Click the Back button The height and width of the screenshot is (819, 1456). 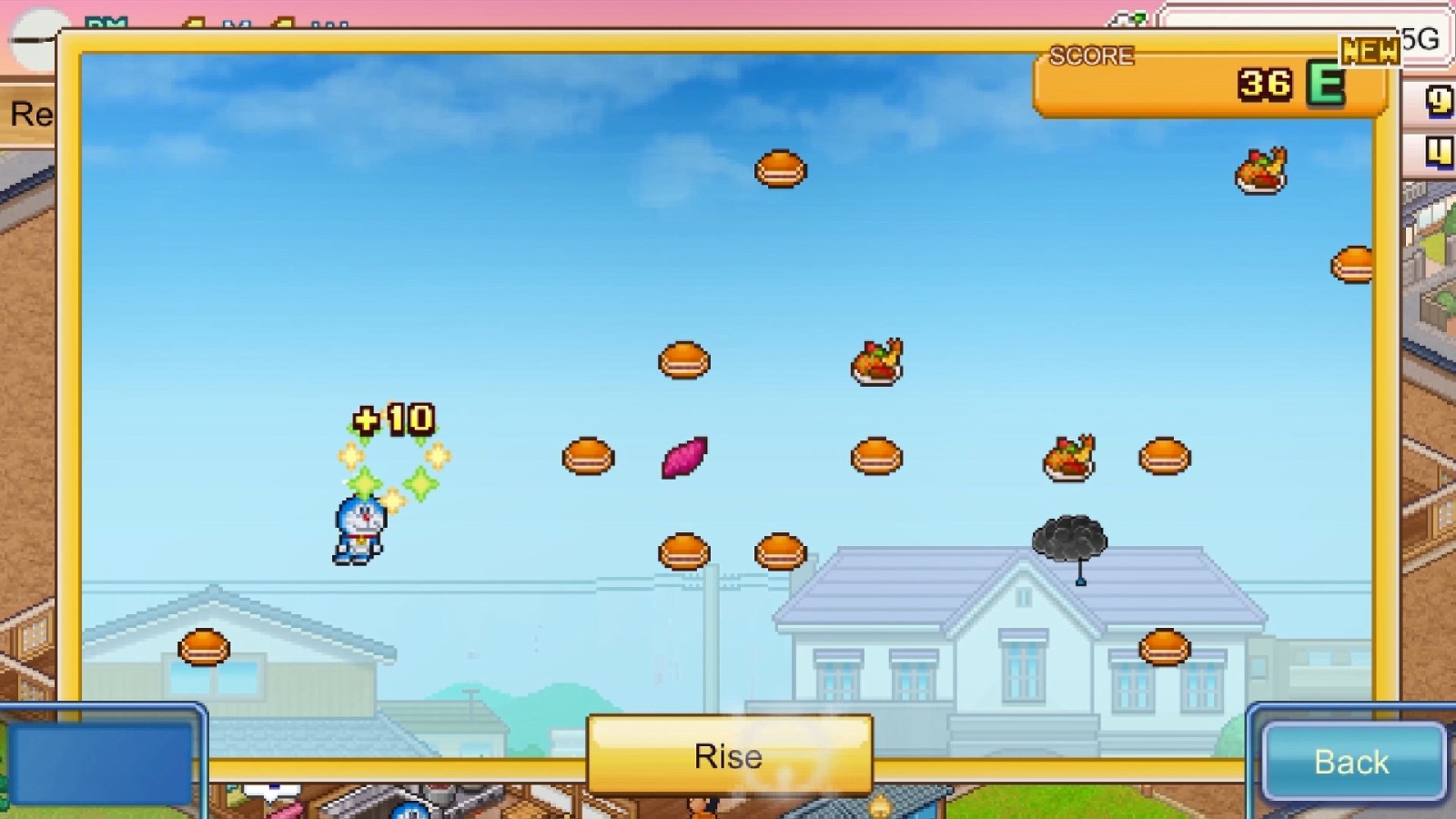[x=1351, y=761]
